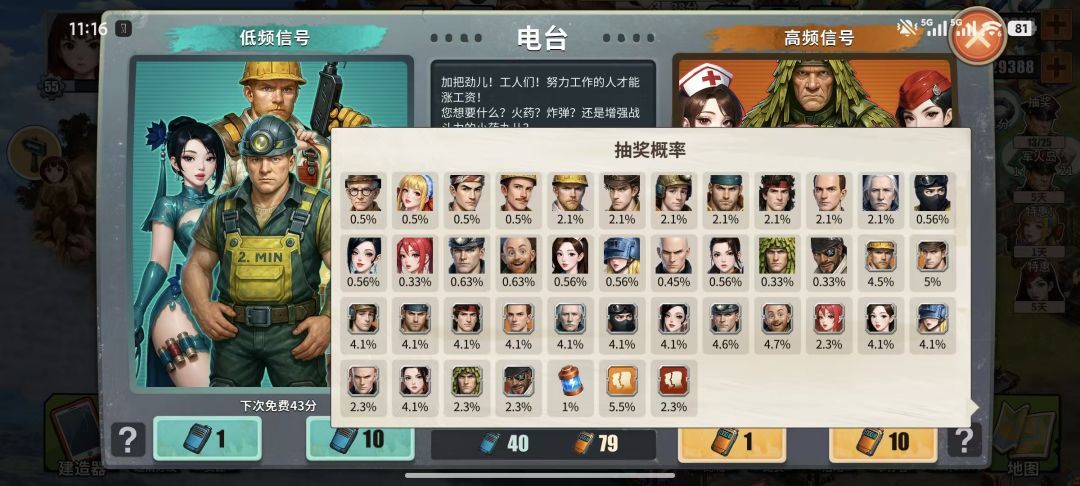Select the black-masked ninja 0.56% portrait

click(932, 193)
